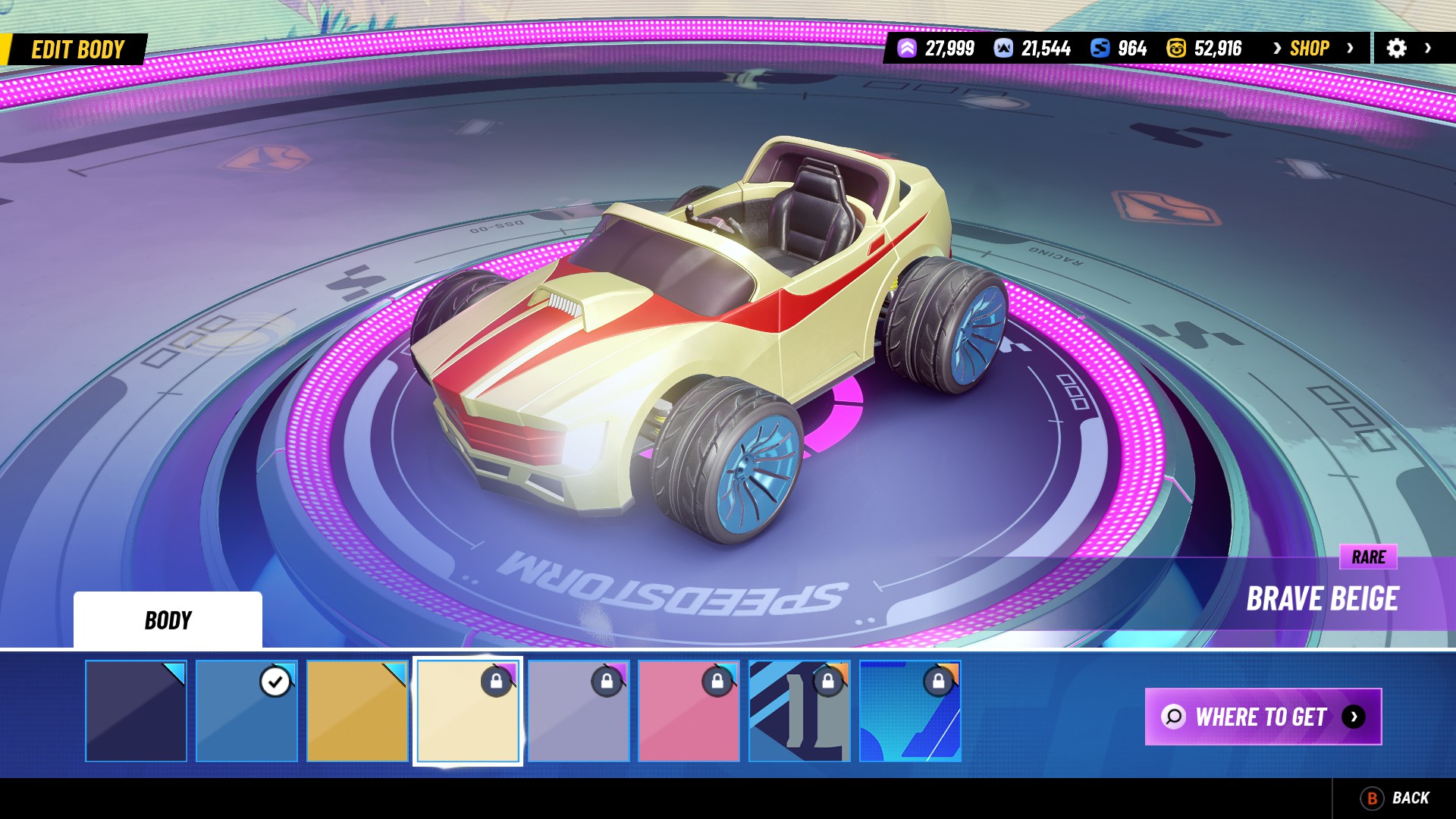Choose the locked bright blue pattern livery

click(910, 711)
